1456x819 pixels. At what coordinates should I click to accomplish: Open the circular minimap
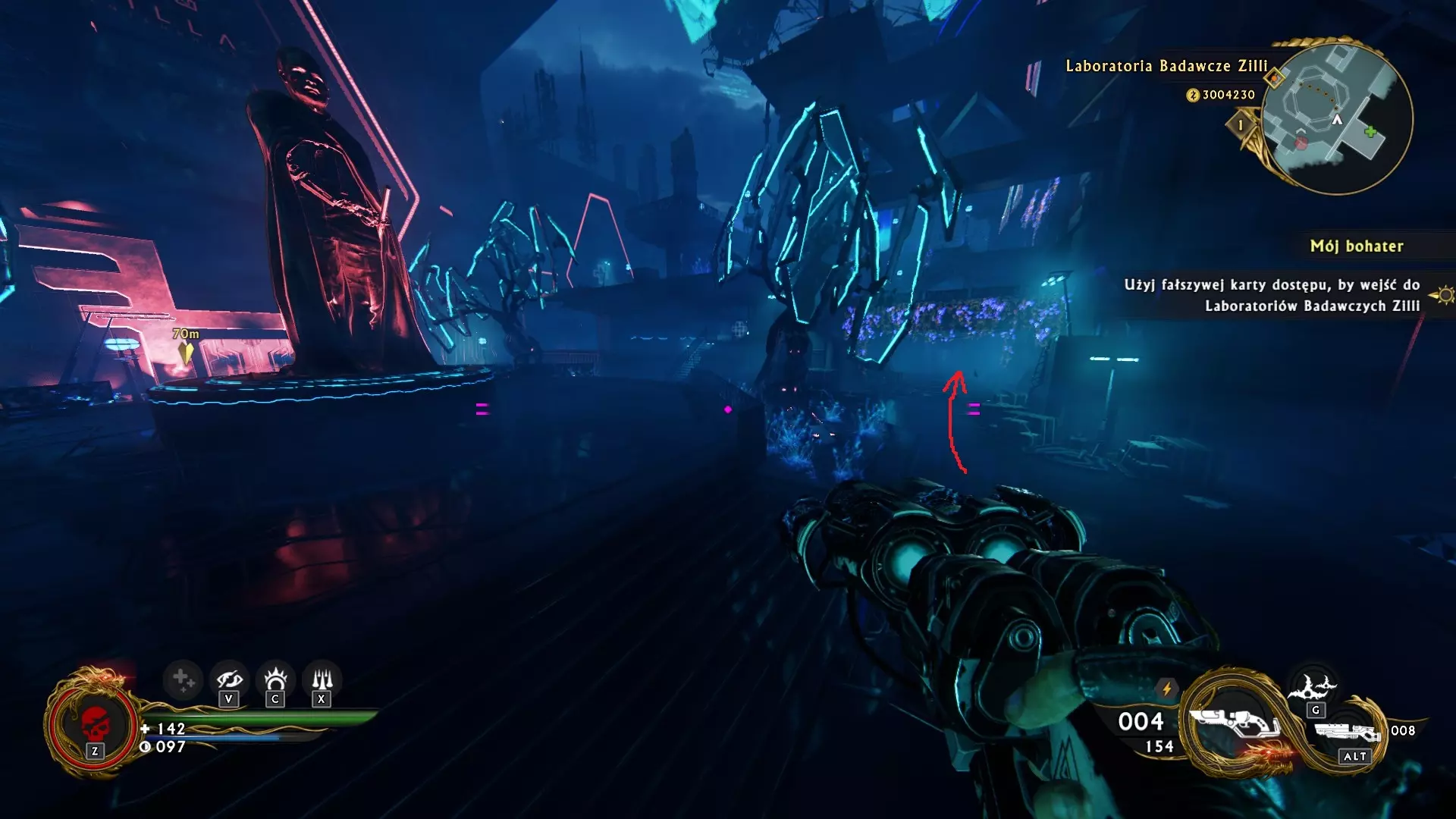pos(1337,118)
